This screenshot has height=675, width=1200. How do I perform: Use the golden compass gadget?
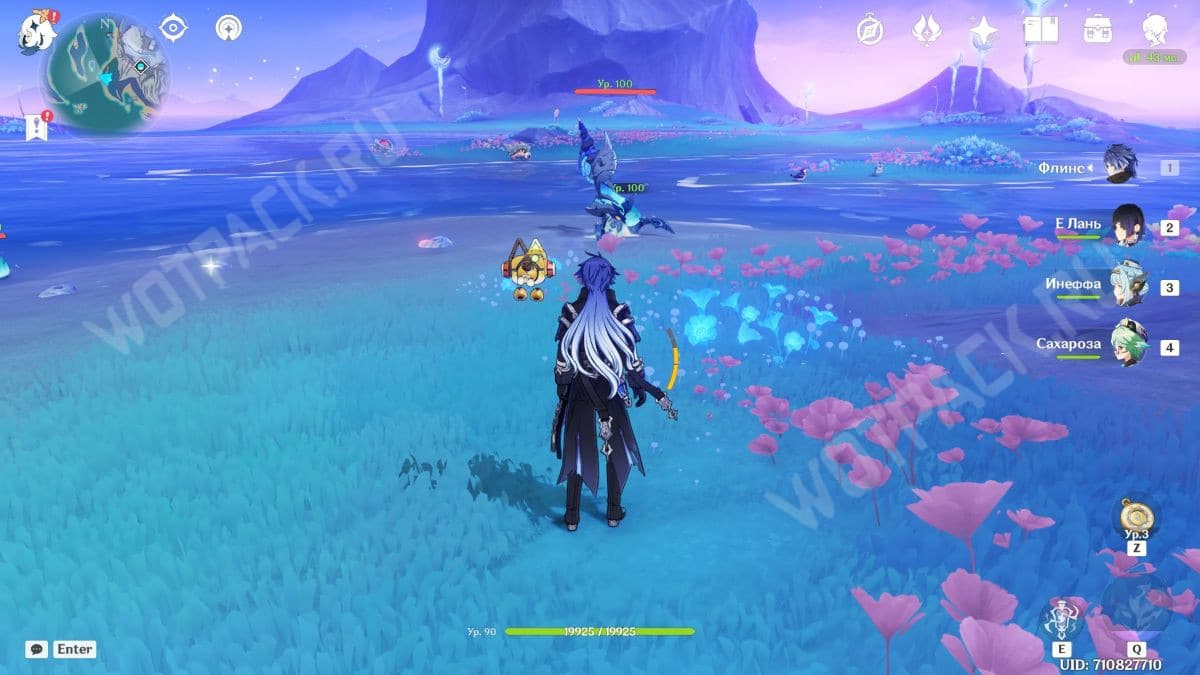1136,518
